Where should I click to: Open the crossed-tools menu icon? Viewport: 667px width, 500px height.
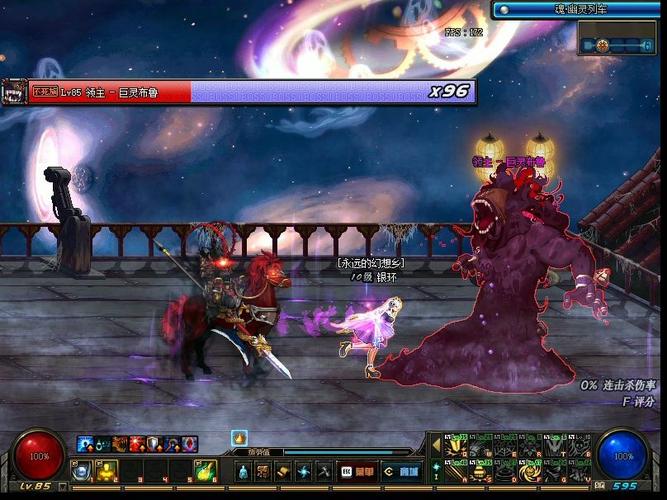point(324,470)
